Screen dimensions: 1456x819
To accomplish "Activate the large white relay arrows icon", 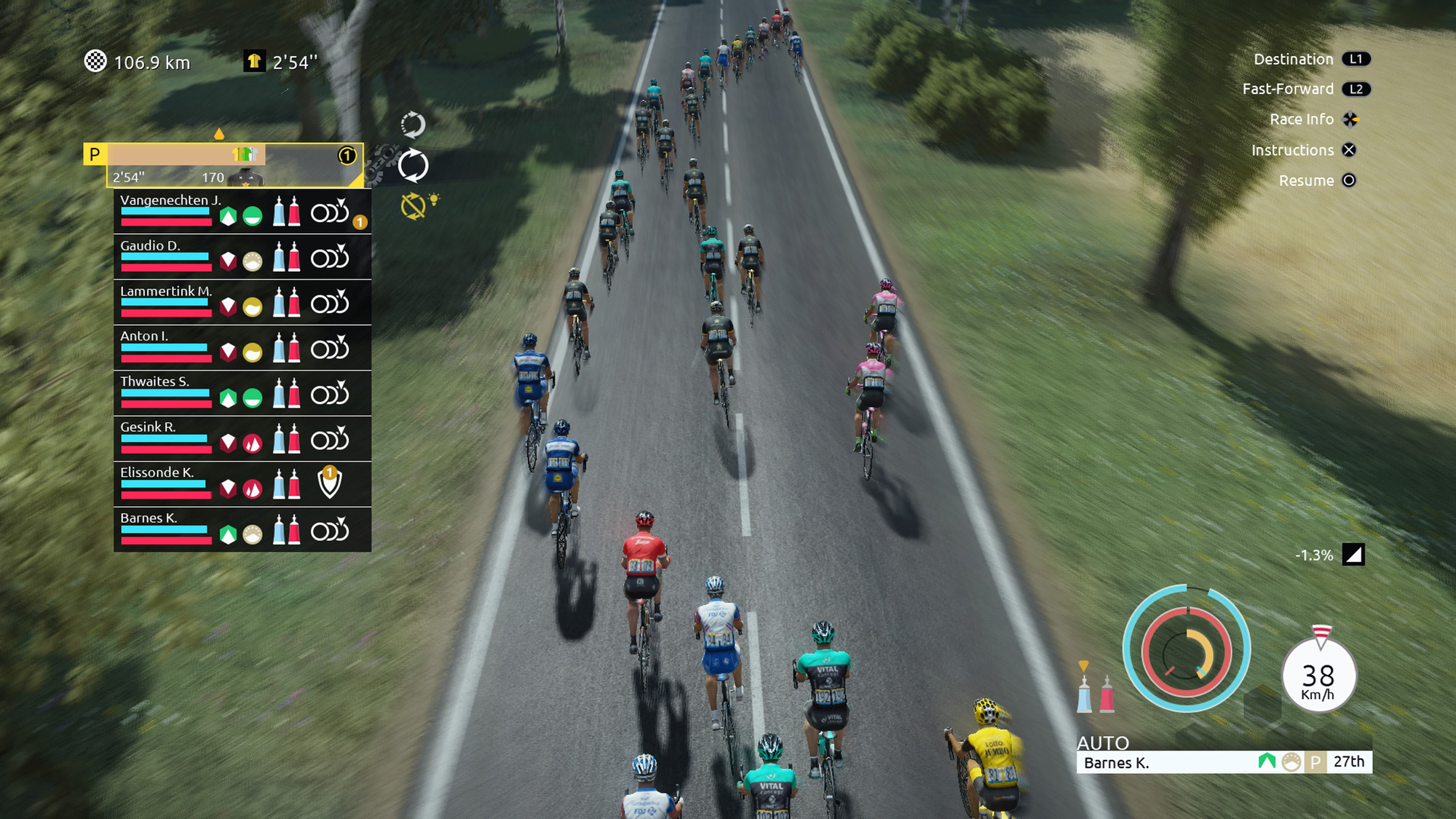I will [x=414, y=166].
